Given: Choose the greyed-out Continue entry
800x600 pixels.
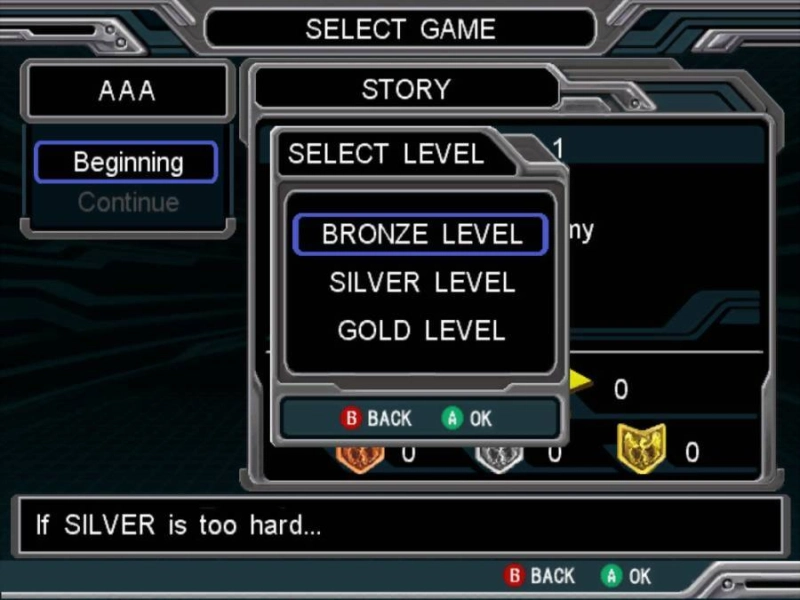Looking at the screenshot, I should pos(127,203).
